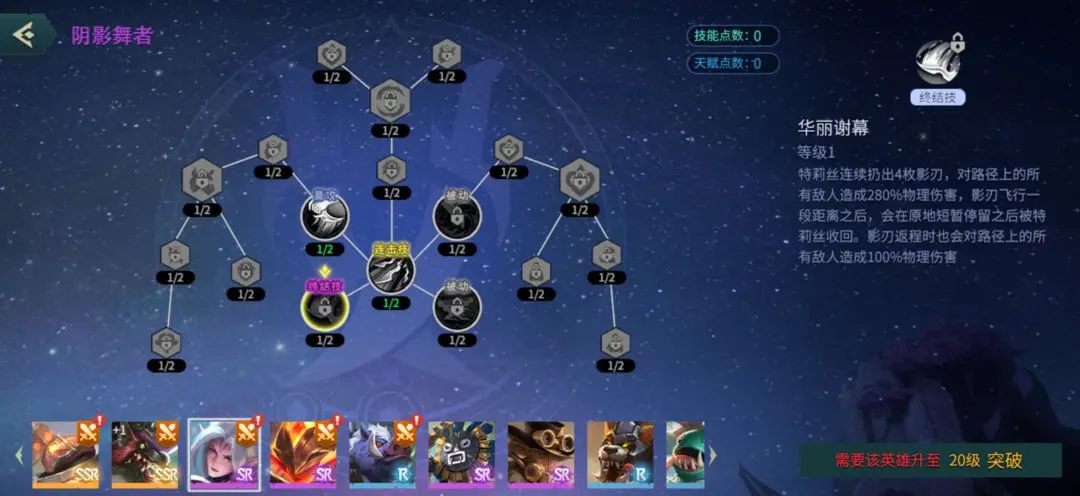
Task: Choose the white-haired SR hero portrait
Action: pos(225,455)
